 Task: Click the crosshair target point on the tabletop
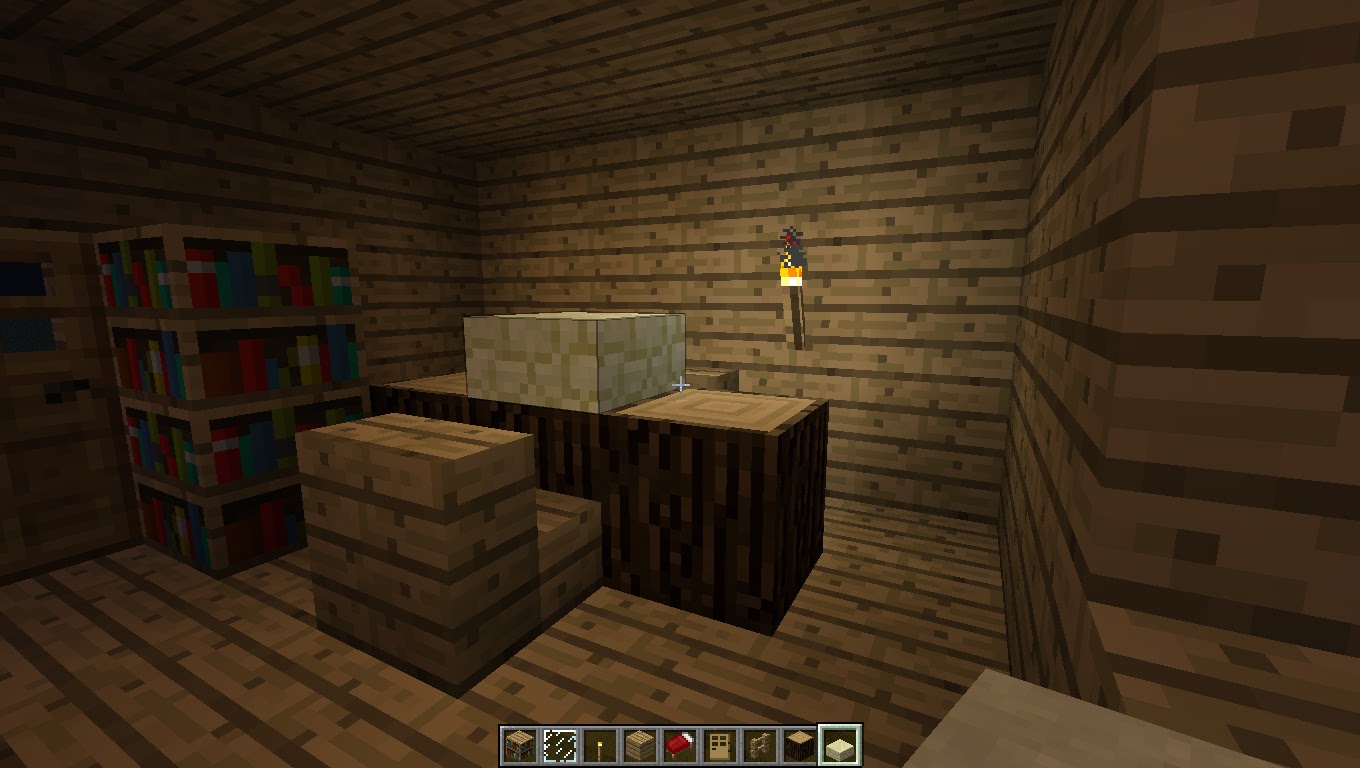[x=681, y=383]
